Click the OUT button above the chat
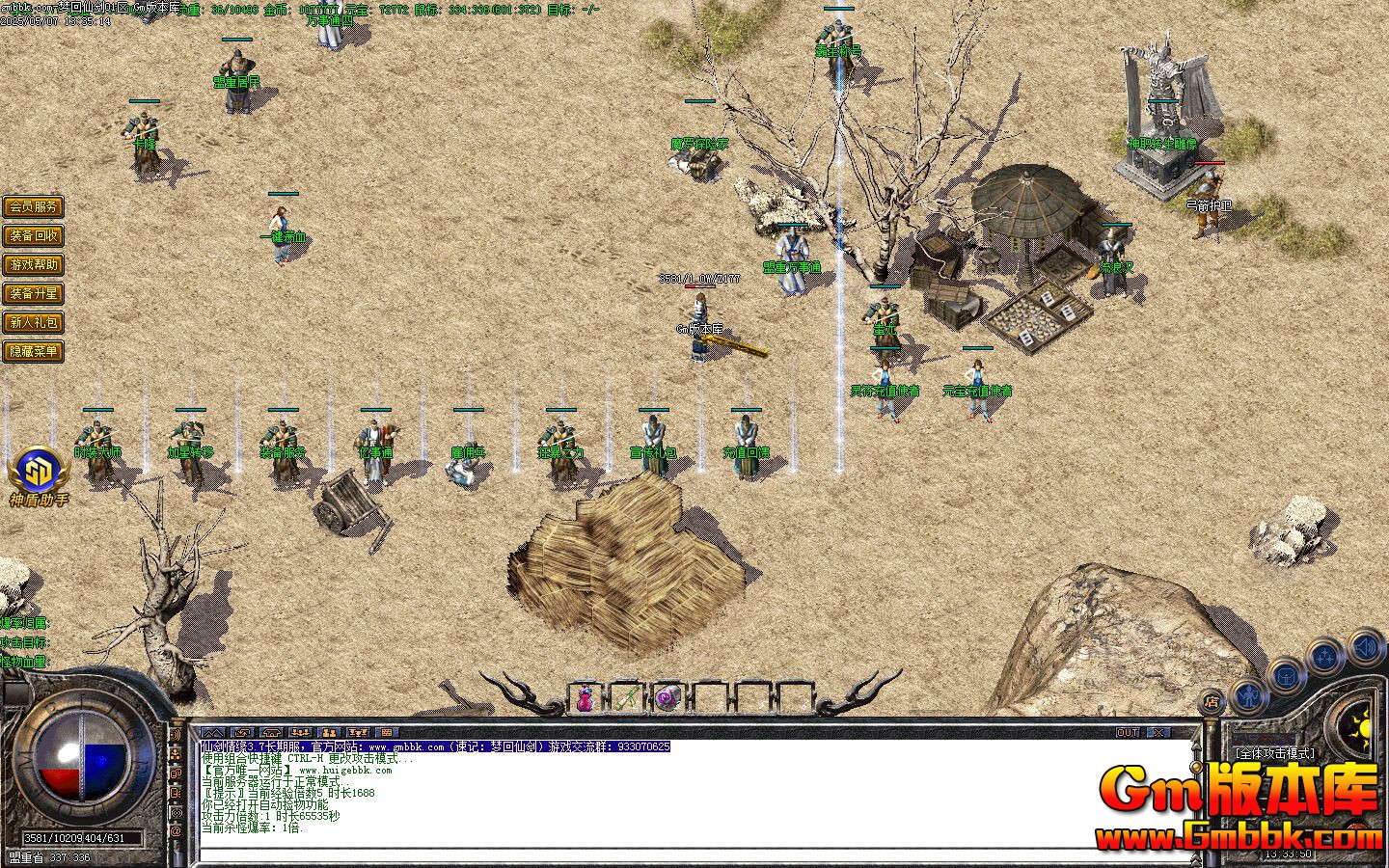This screenshot has width=1389, height=868. (1127, 733)
